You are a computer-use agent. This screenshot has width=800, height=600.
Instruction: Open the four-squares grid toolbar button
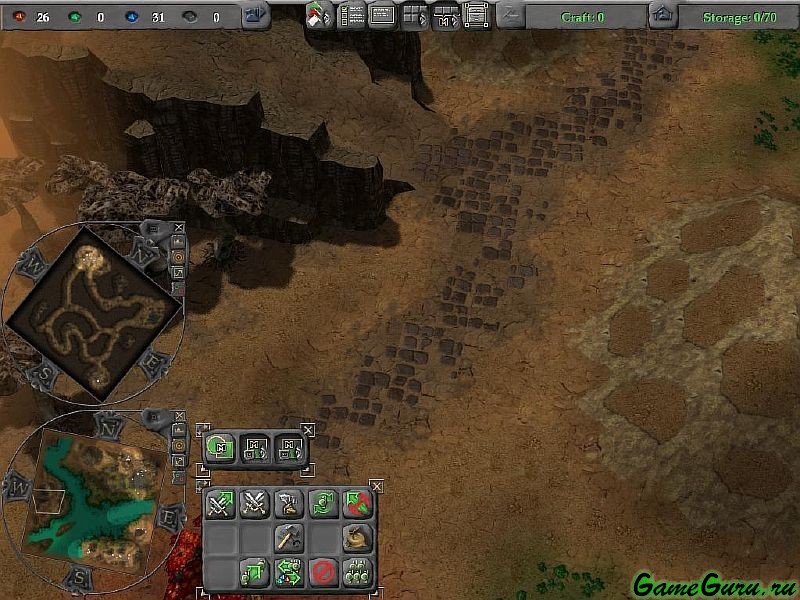414,16
